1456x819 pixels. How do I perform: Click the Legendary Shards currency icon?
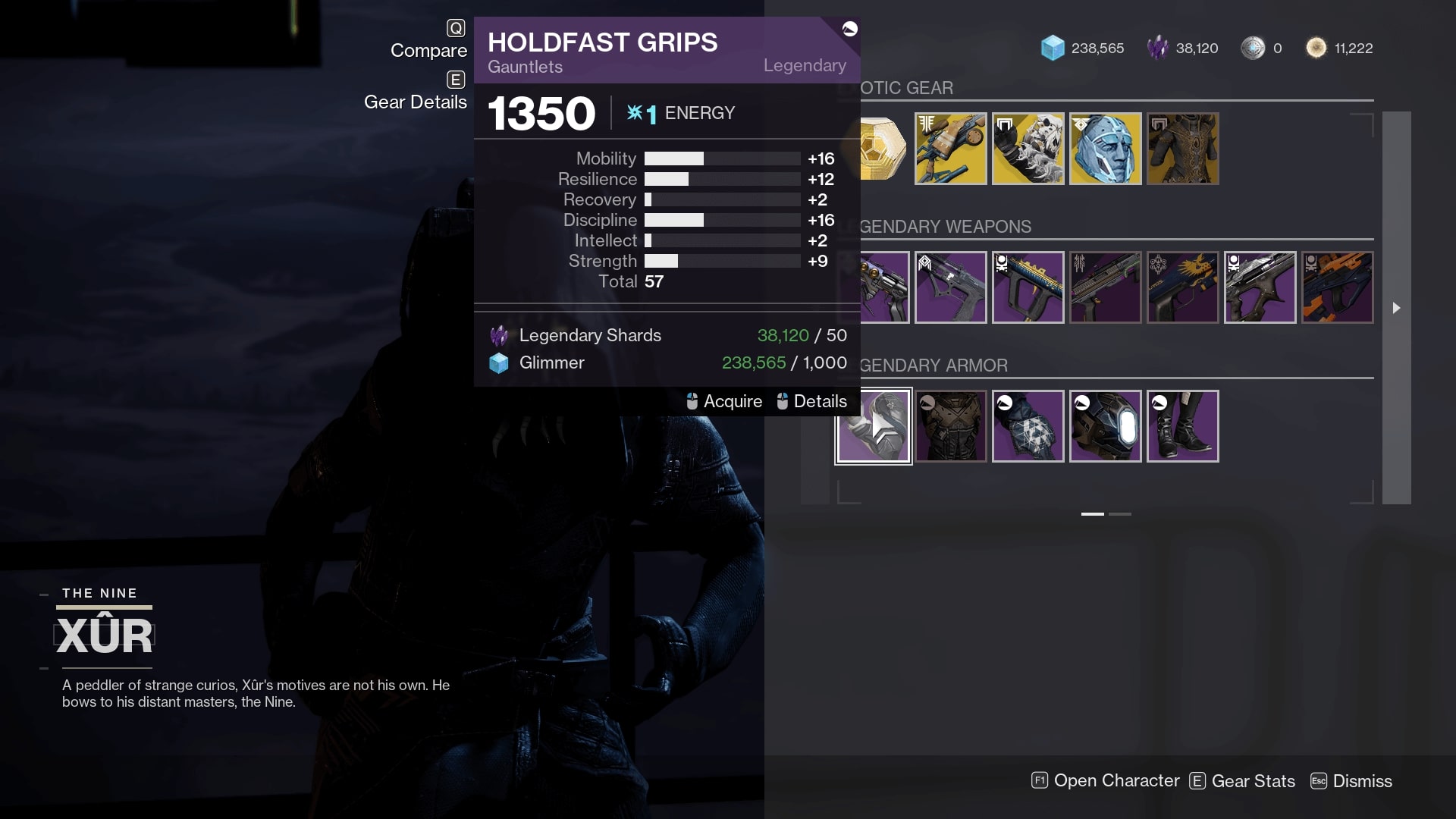click(x=1158, y=47)
